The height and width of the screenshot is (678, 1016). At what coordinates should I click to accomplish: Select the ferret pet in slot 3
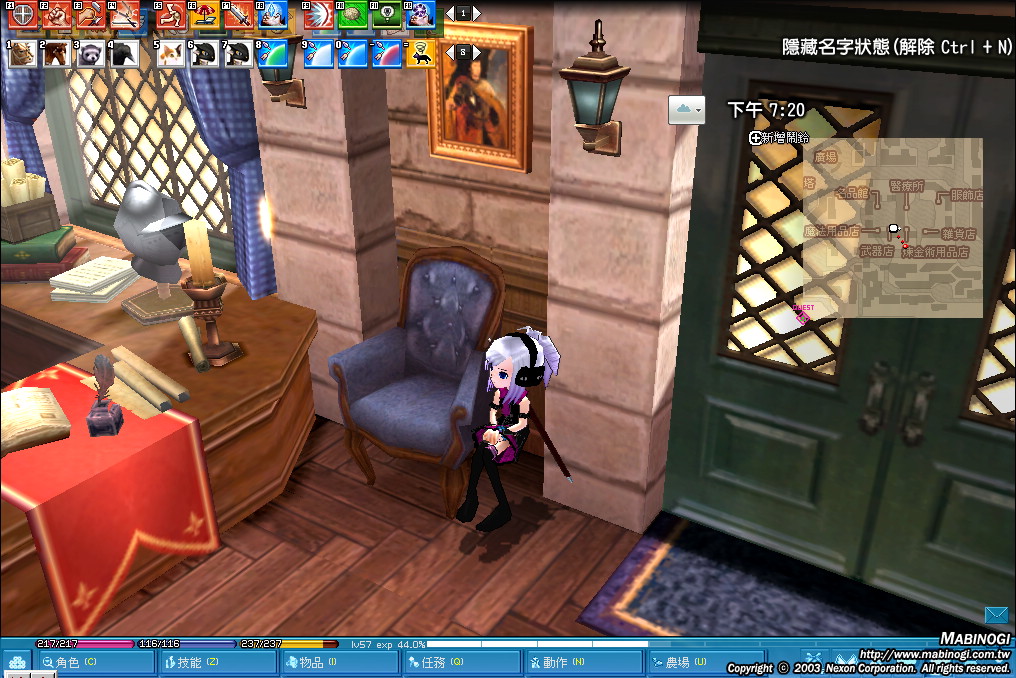(x=91, y=53)
